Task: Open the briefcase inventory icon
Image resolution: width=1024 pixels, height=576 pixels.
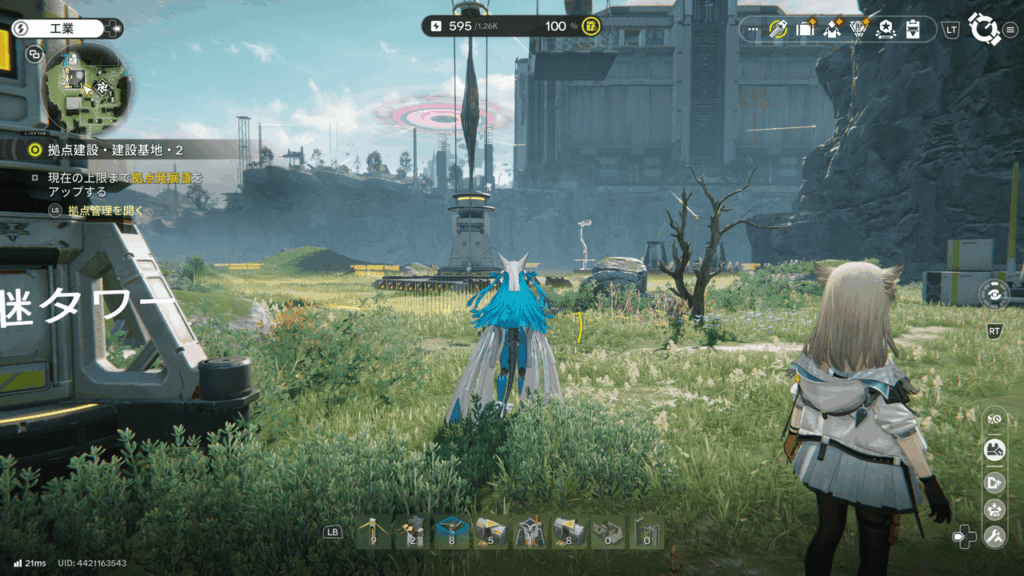Action: click(806, 29)
